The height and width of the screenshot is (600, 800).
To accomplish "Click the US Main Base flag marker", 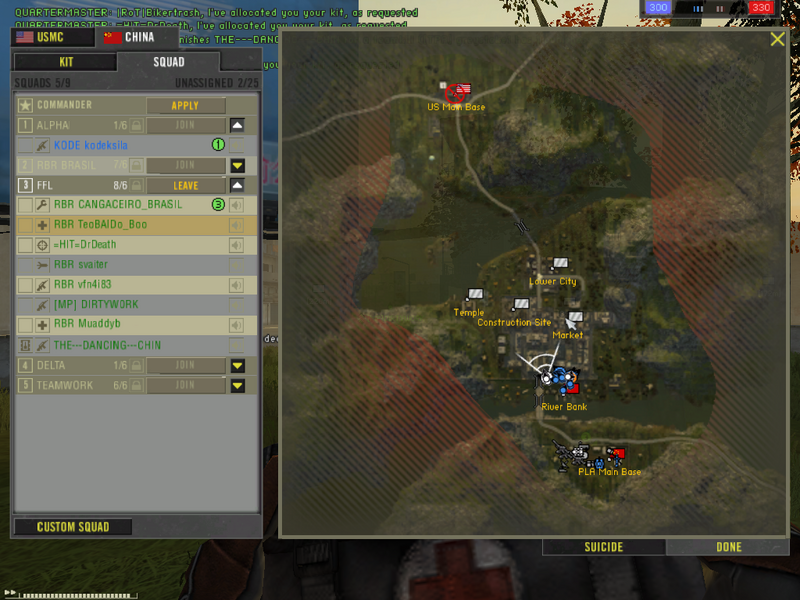I will [x=459, y=92].
